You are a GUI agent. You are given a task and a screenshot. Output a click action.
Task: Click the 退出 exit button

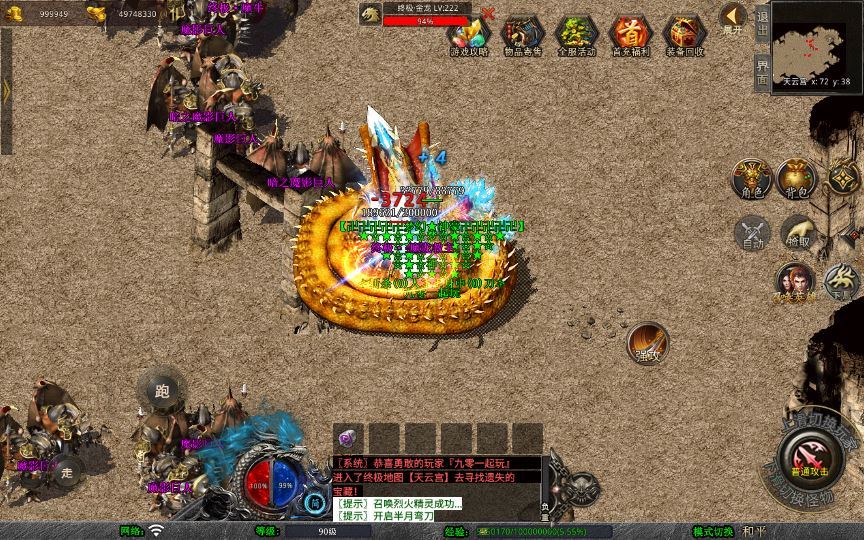point(762,22)
